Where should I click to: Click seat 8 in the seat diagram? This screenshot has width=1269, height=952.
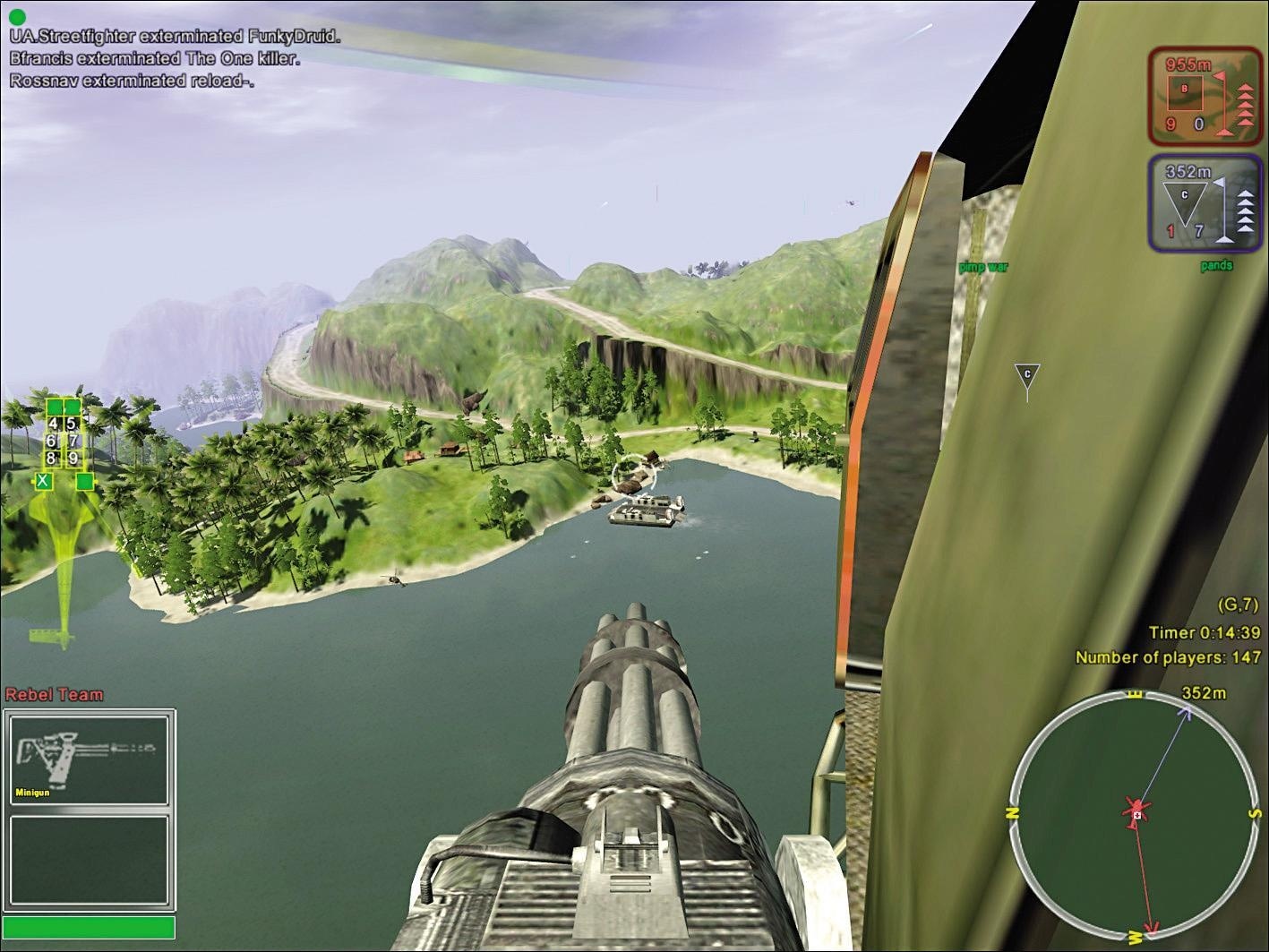(50, 458)
